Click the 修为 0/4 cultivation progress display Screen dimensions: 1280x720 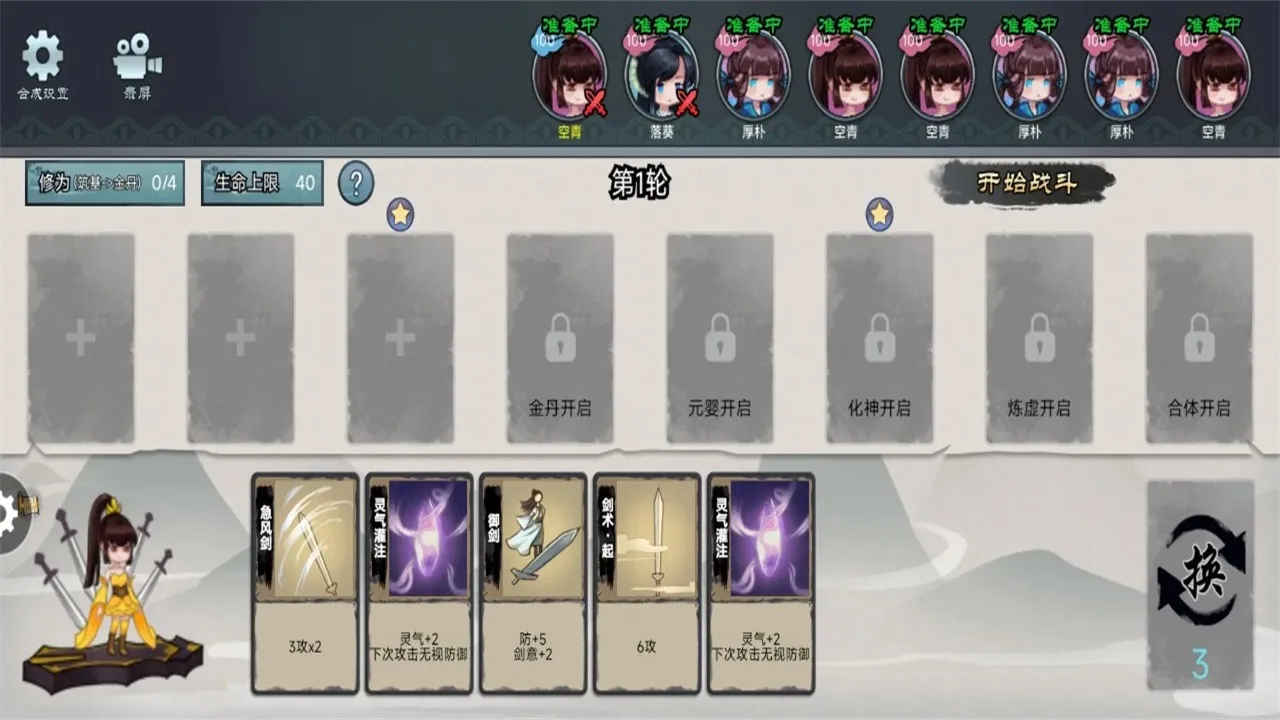pyautogui.click(x=105, y=183)
